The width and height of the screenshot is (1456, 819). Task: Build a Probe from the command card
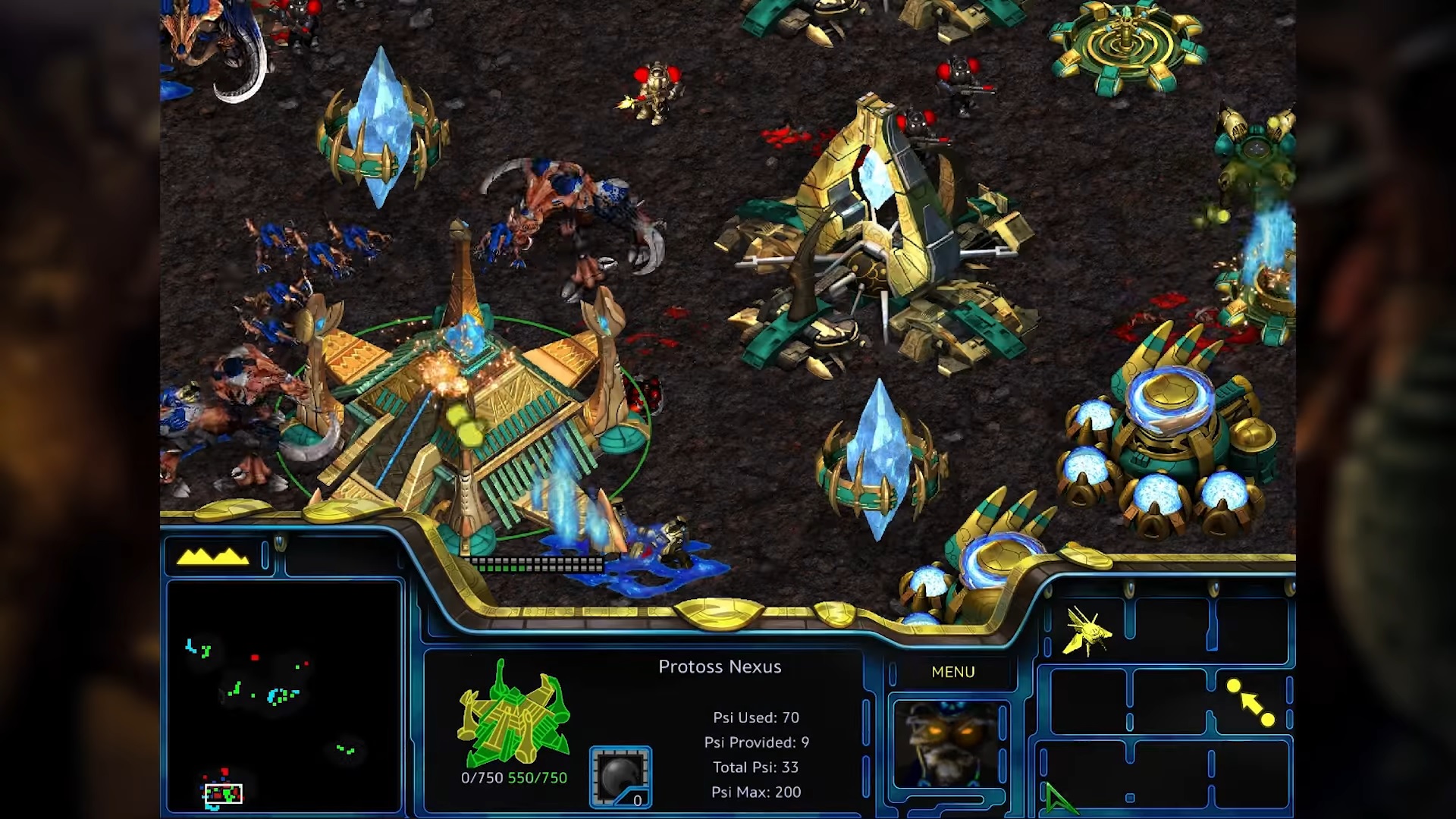pyautogui.click(x=1087, y=631)
